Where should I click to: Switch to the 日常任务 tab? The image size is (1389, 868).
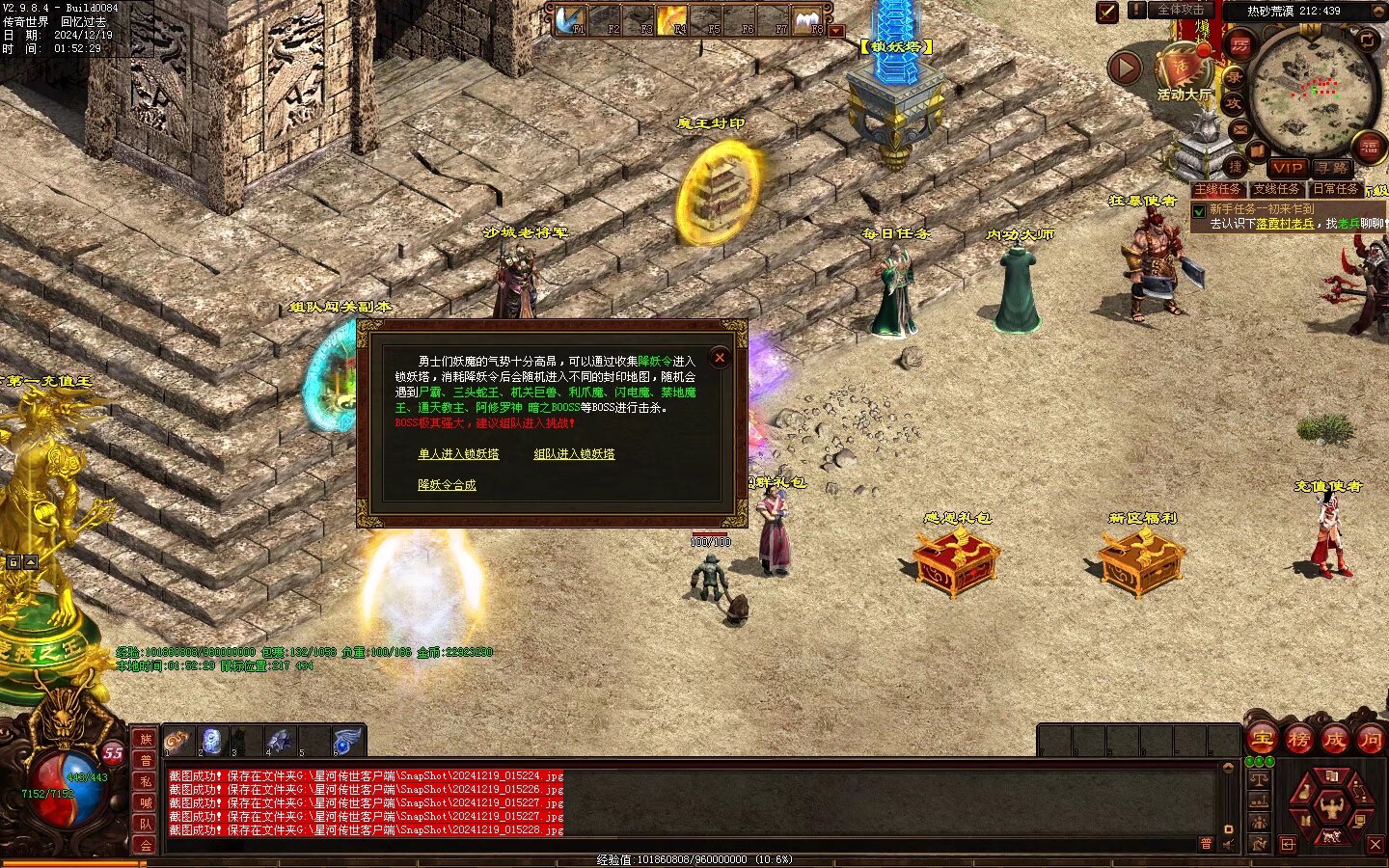[x=1335, y=189]
